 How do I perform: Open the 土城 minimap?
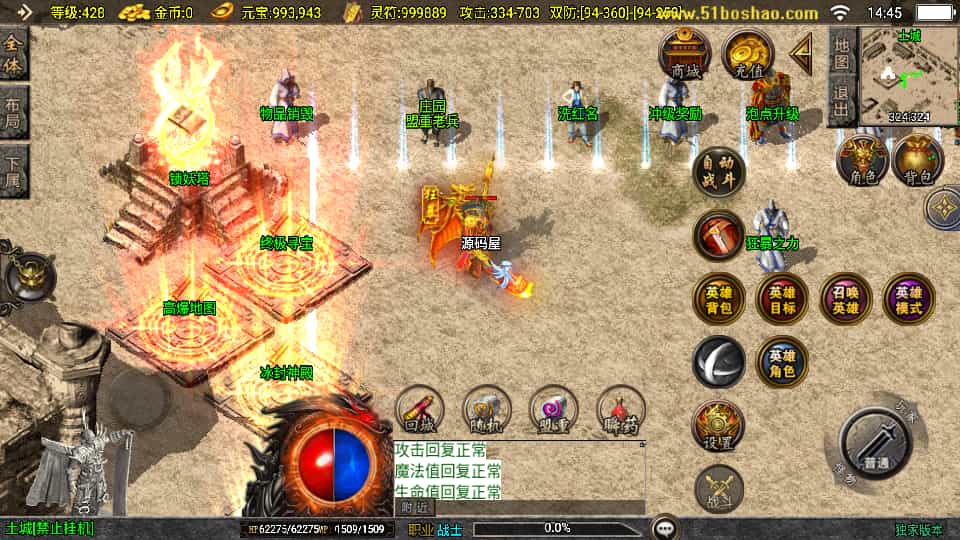tap(908, 75)
